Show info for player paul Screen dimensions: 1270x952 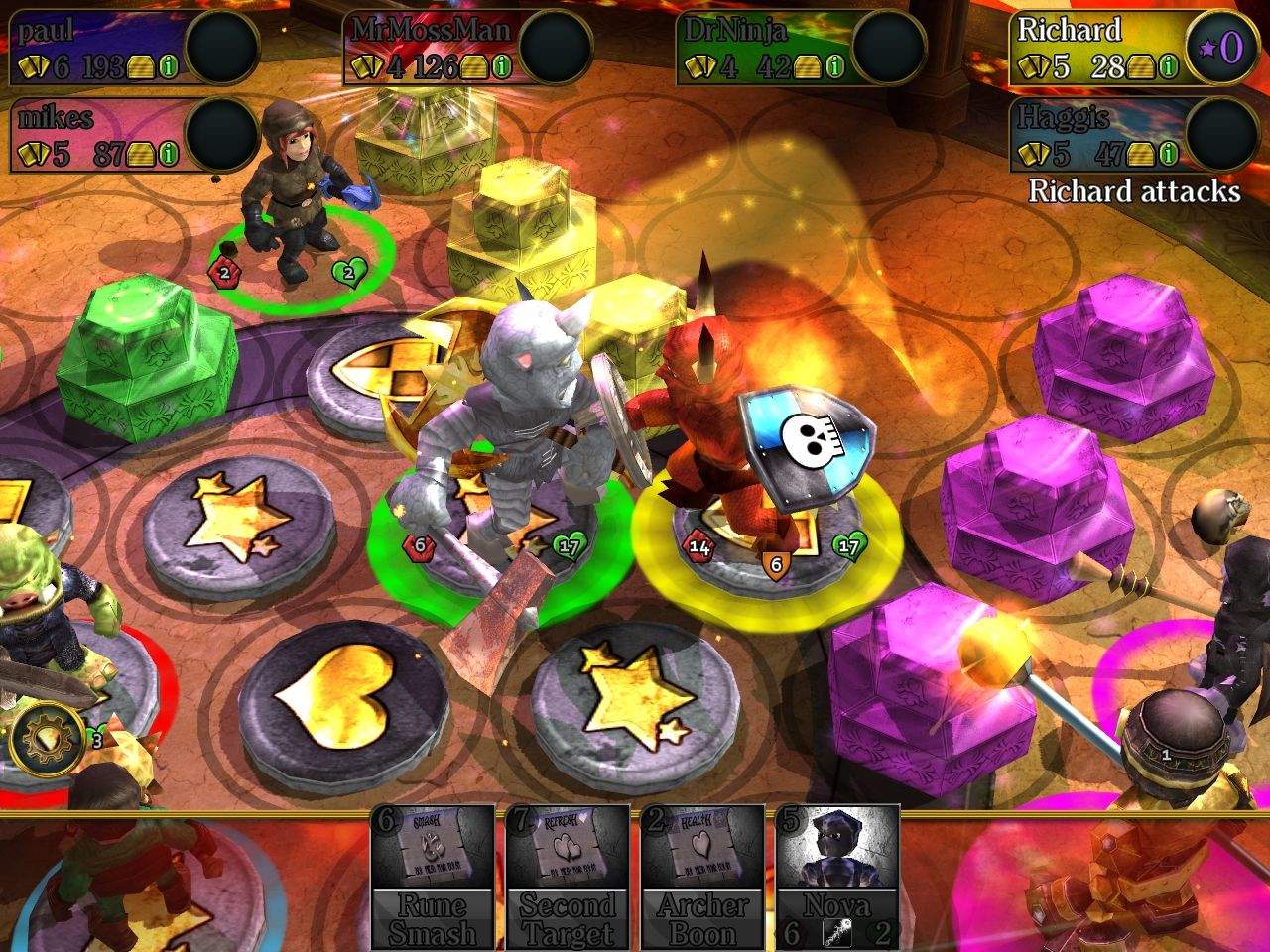click(x=169, y=67)
